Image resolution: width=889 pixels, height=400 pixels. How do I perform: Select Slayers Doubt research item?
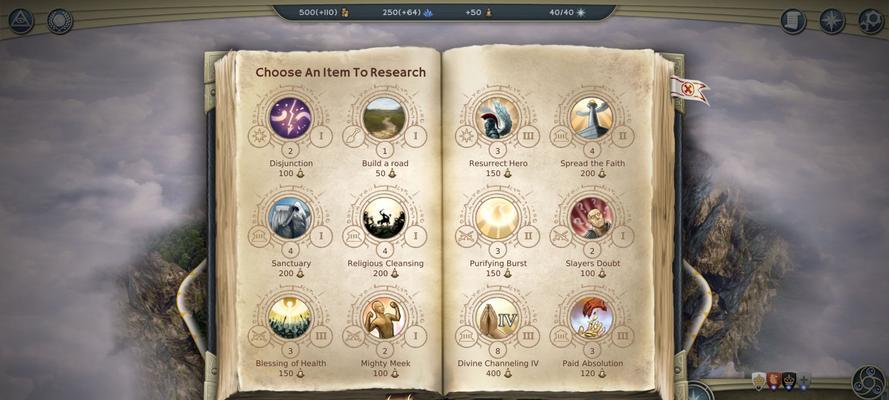(591, 217)
